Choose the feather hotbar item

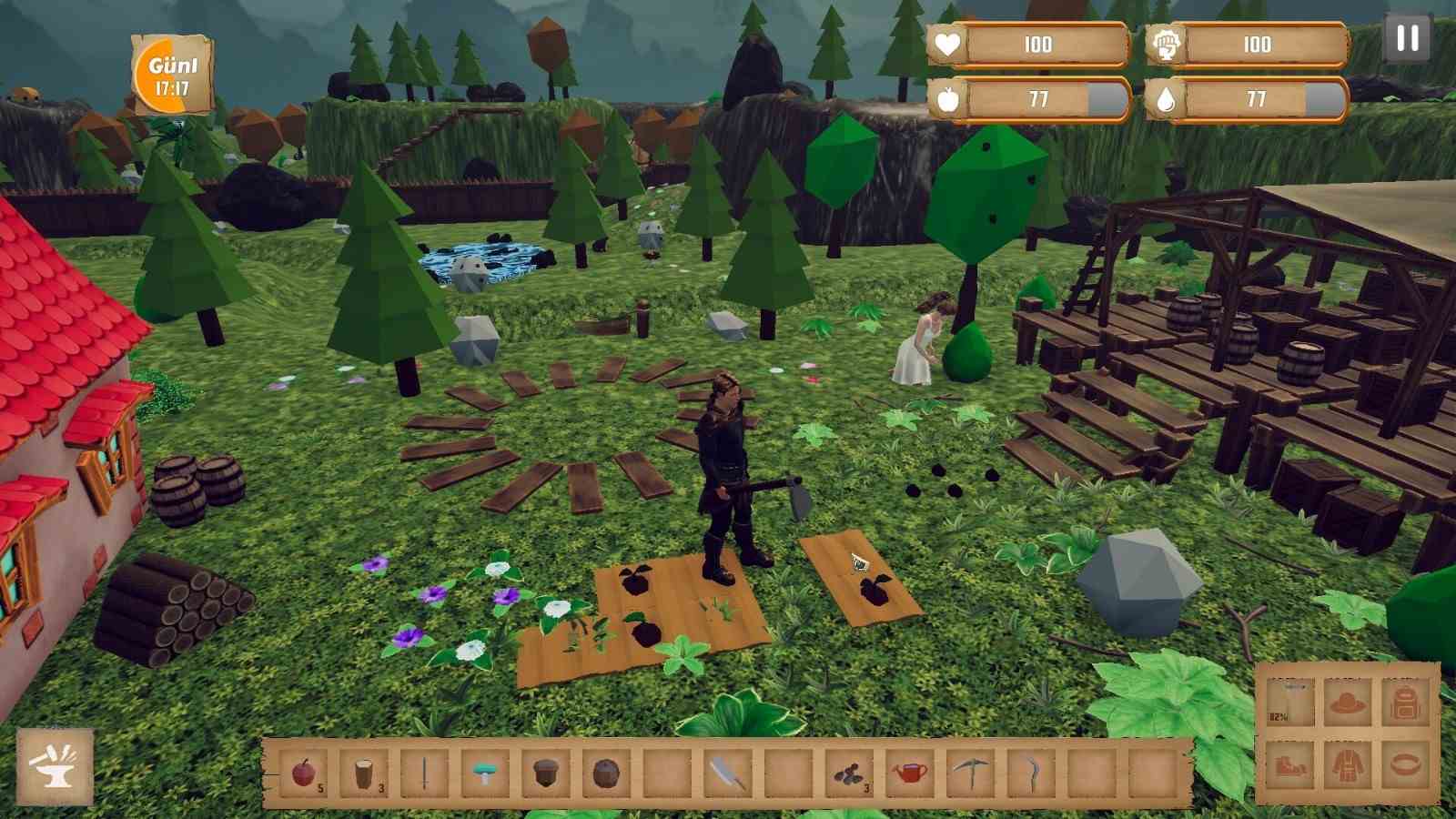(x=728, y=773)
